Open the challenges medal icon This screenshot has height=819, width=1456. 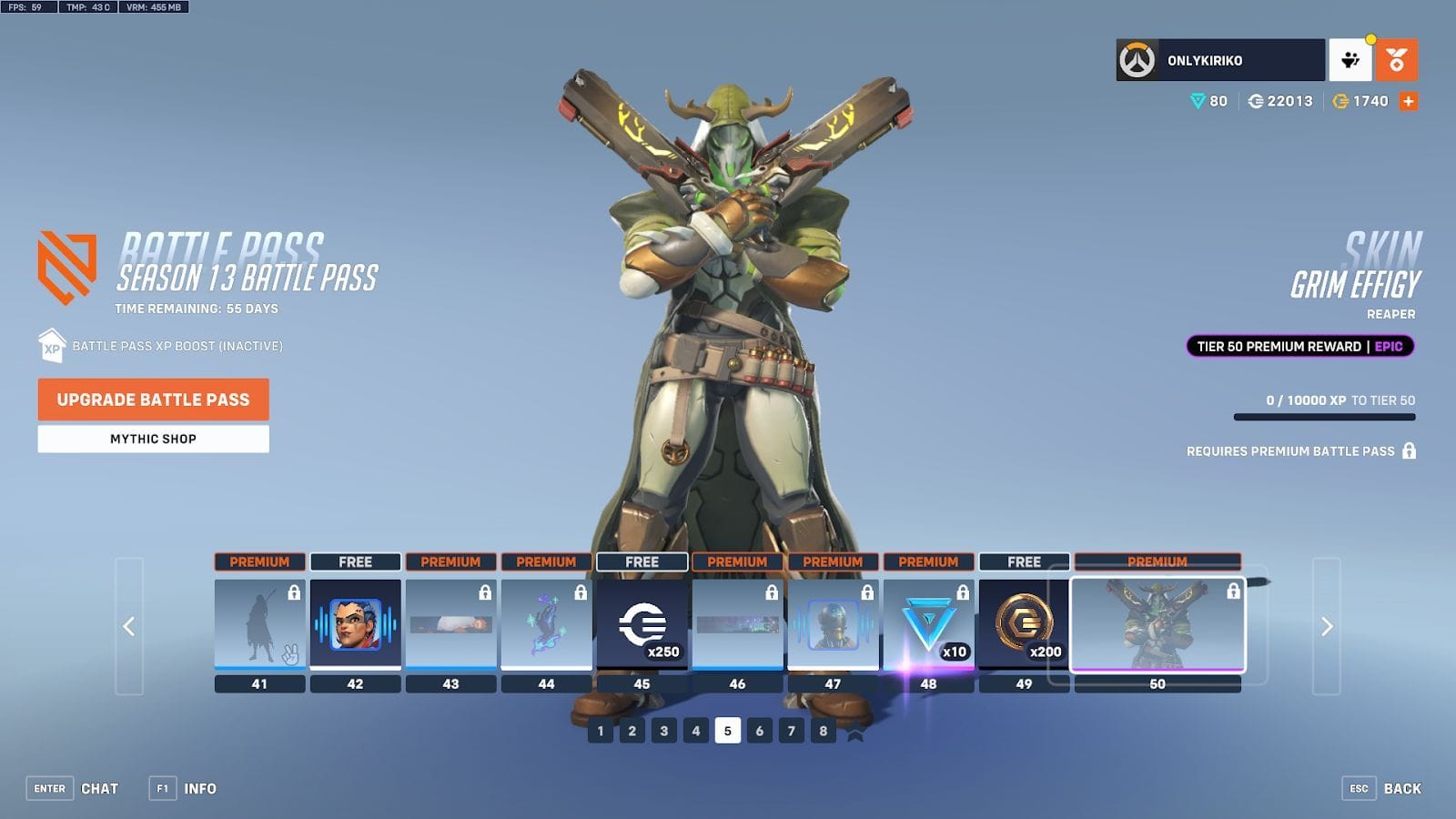pyautogui.click(x=1399, y=59)
